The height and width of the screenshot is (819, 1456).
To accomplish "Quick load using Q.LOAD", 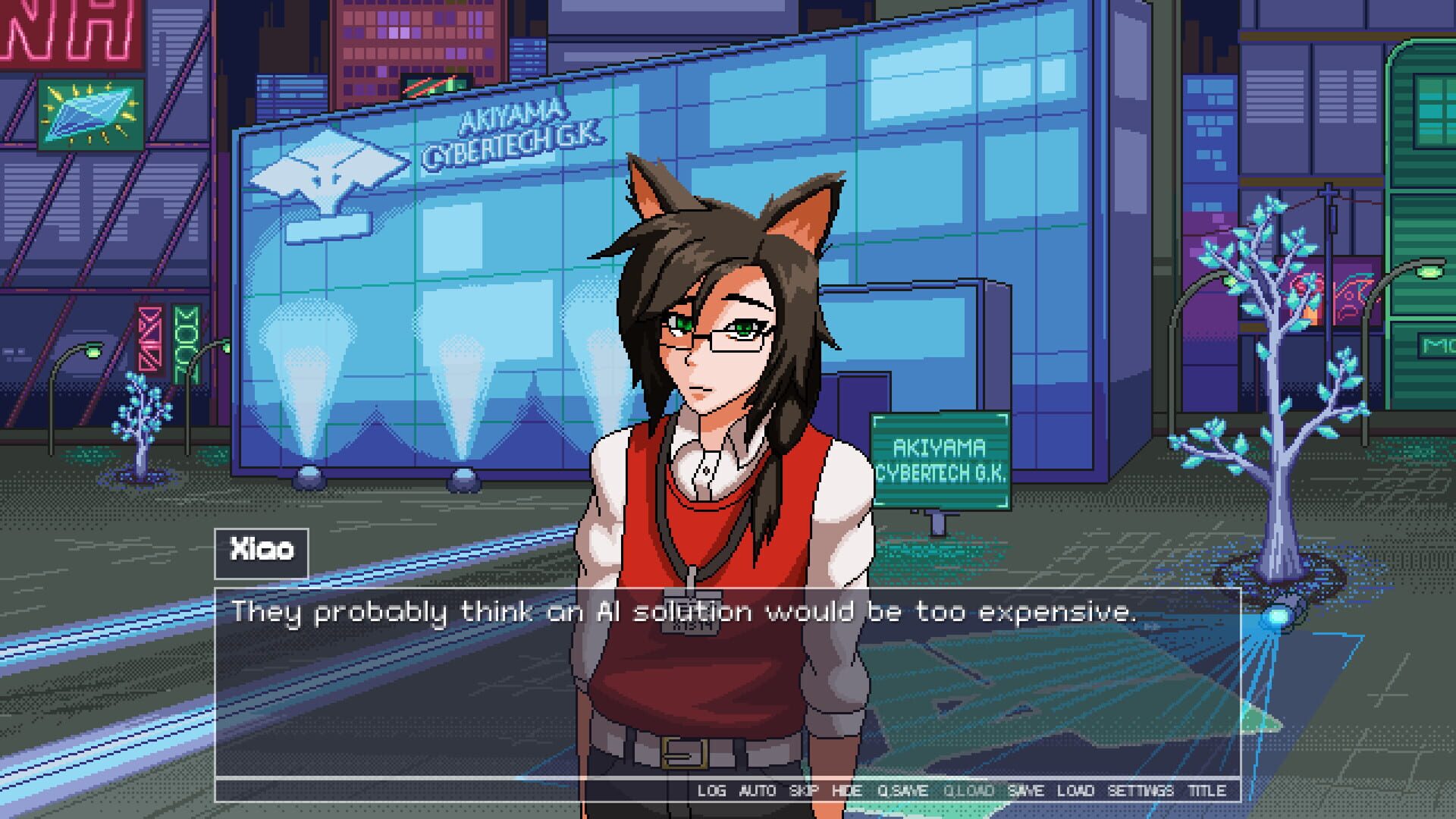I will (968, 790).
